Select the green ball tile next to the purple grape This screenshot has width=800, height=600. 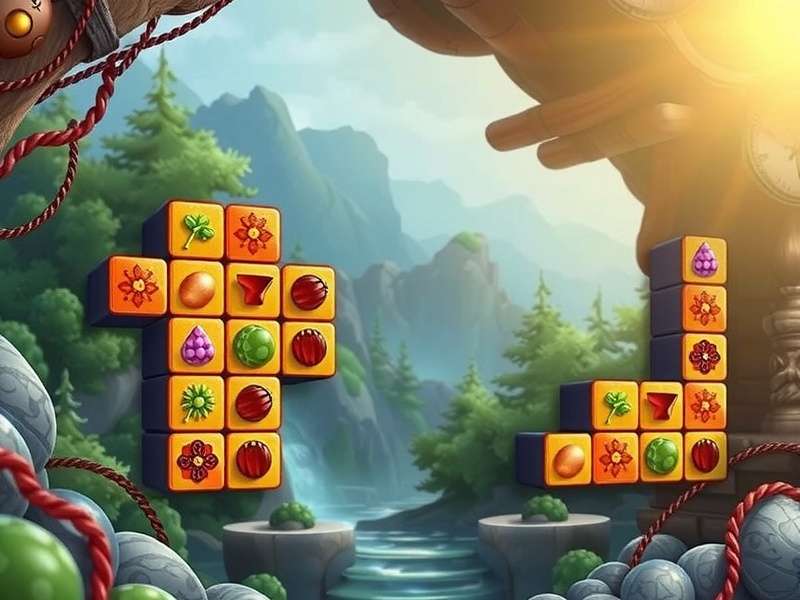tap(253, 346)
